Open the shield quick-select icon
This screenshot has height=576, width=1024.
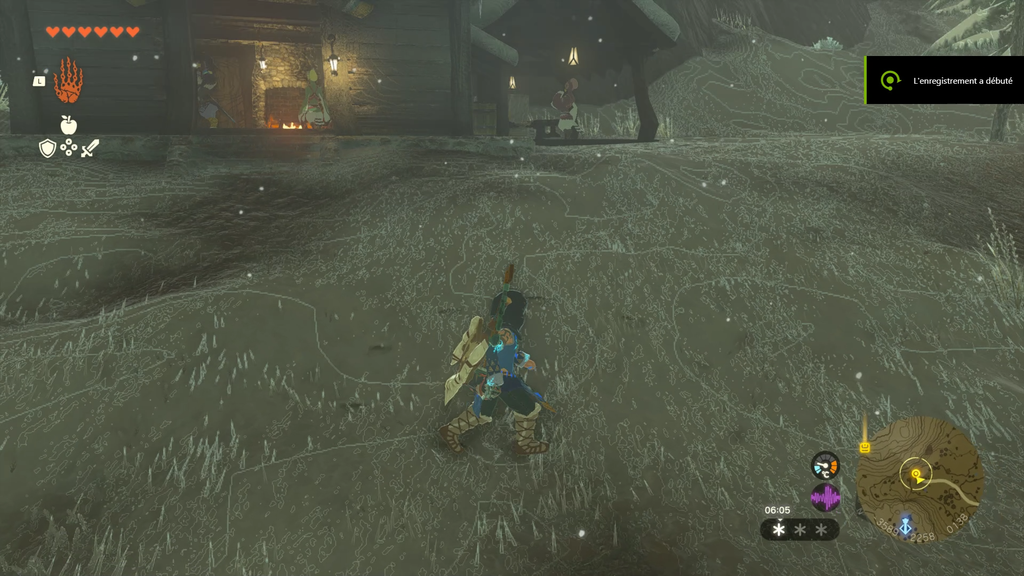point(47,148)
